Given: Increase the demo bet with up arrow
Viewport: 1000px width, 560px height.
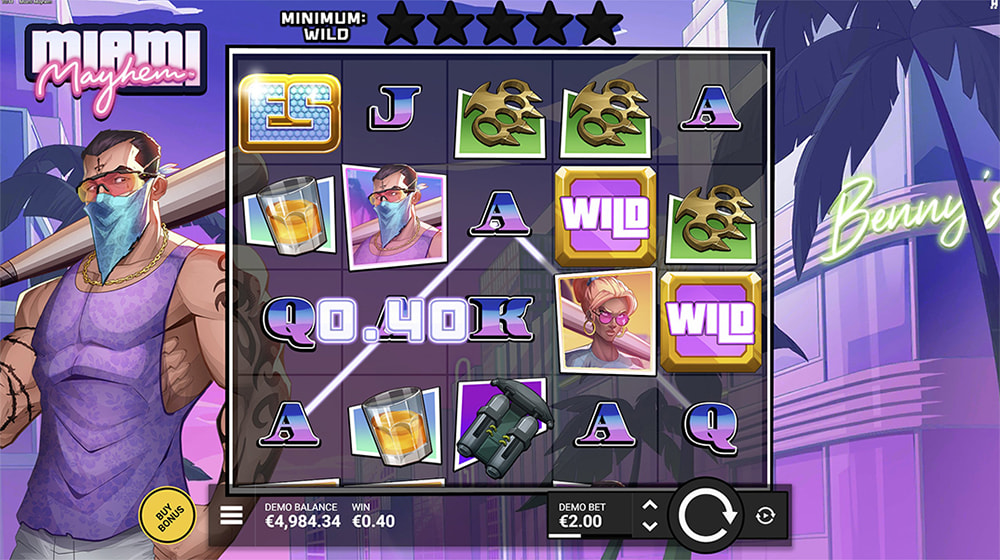Looking at the screenshot, I should tap(649, 506).
